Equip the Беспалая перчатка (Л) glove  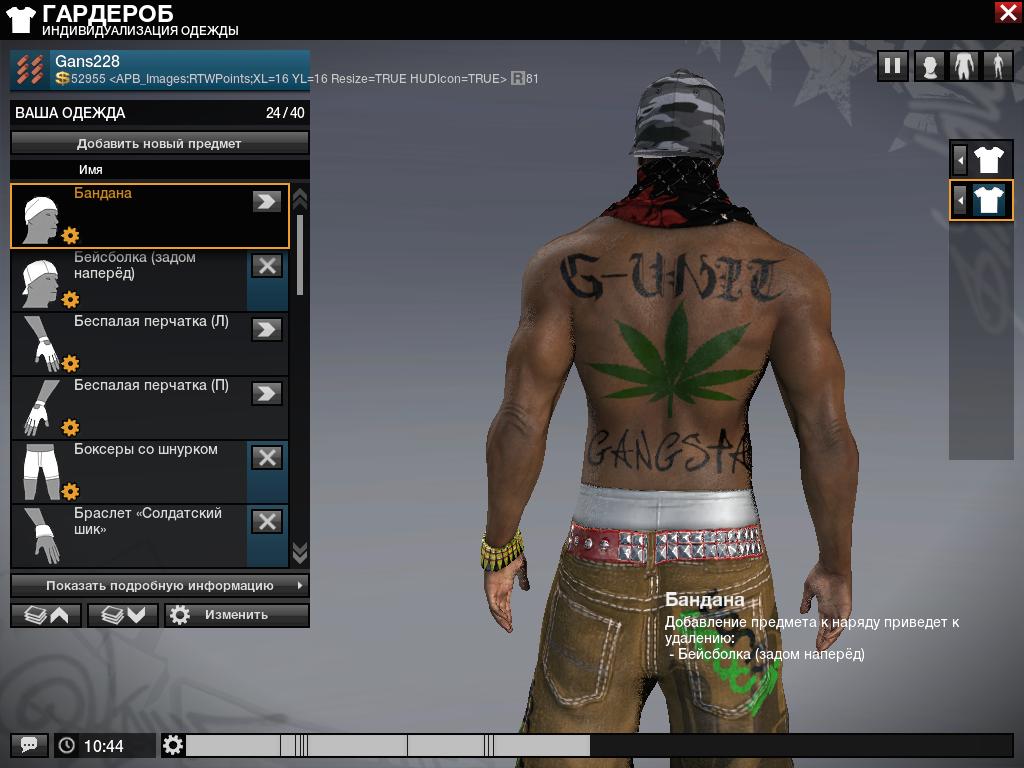point(266,329)
